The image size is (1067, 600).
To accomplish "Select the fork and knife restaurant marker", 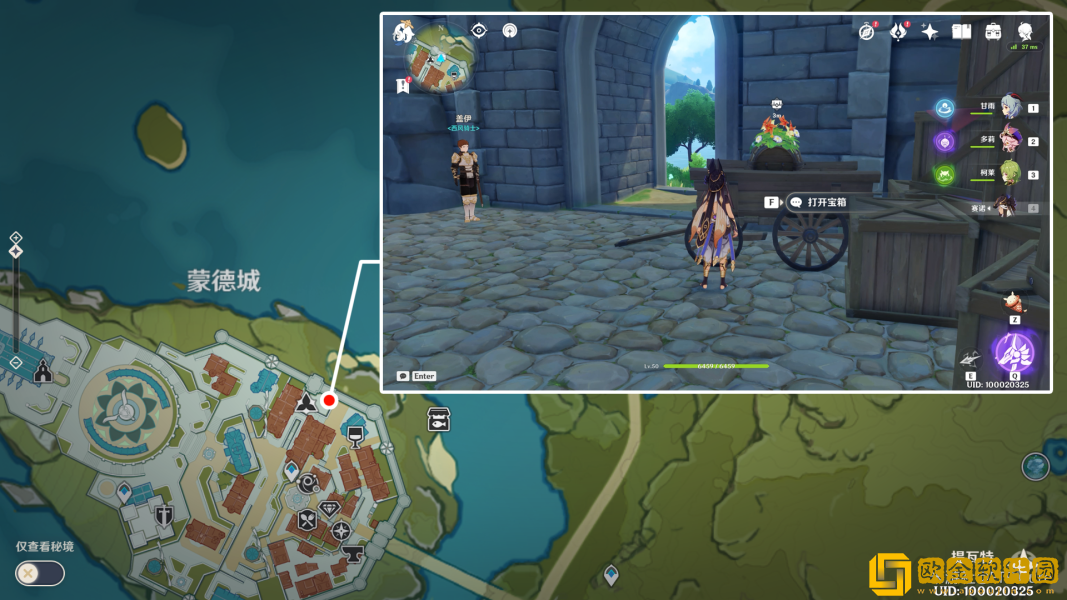I will click(307, 520).
